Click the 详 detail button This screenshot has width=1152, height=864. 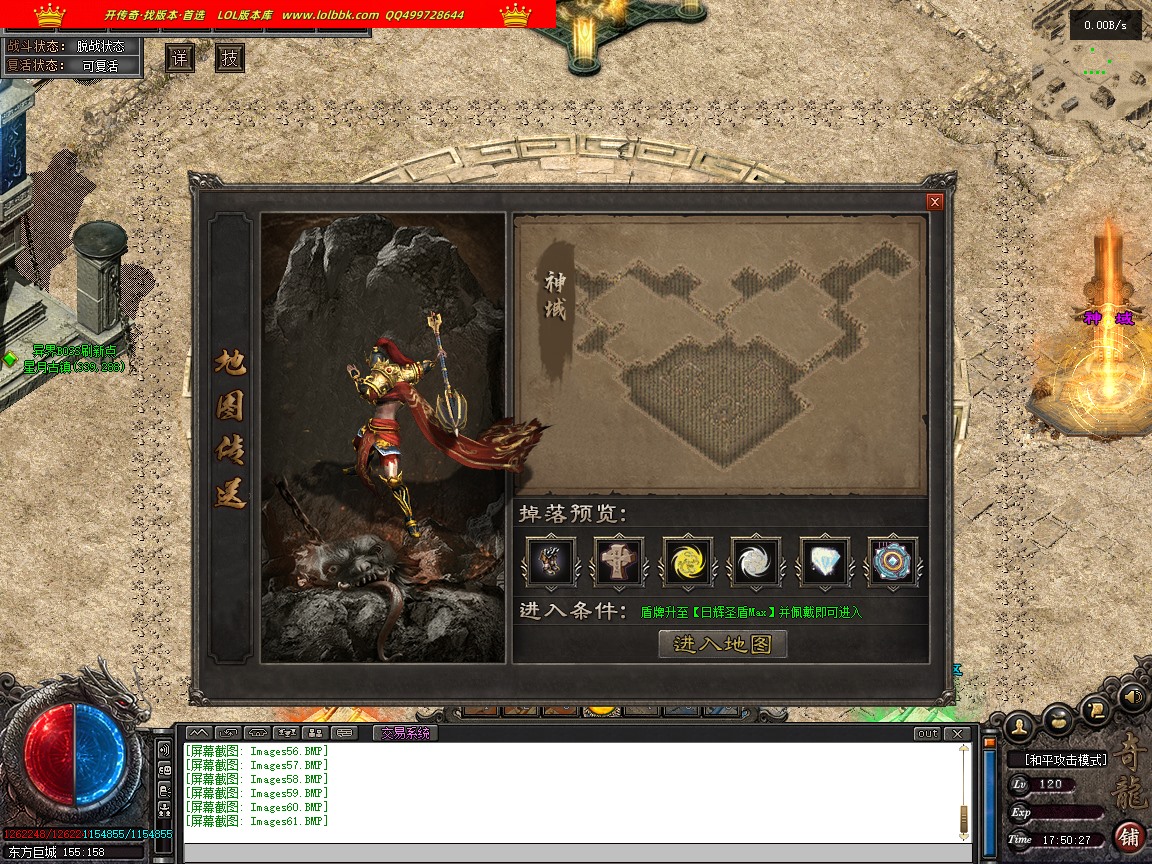[180, 58]
